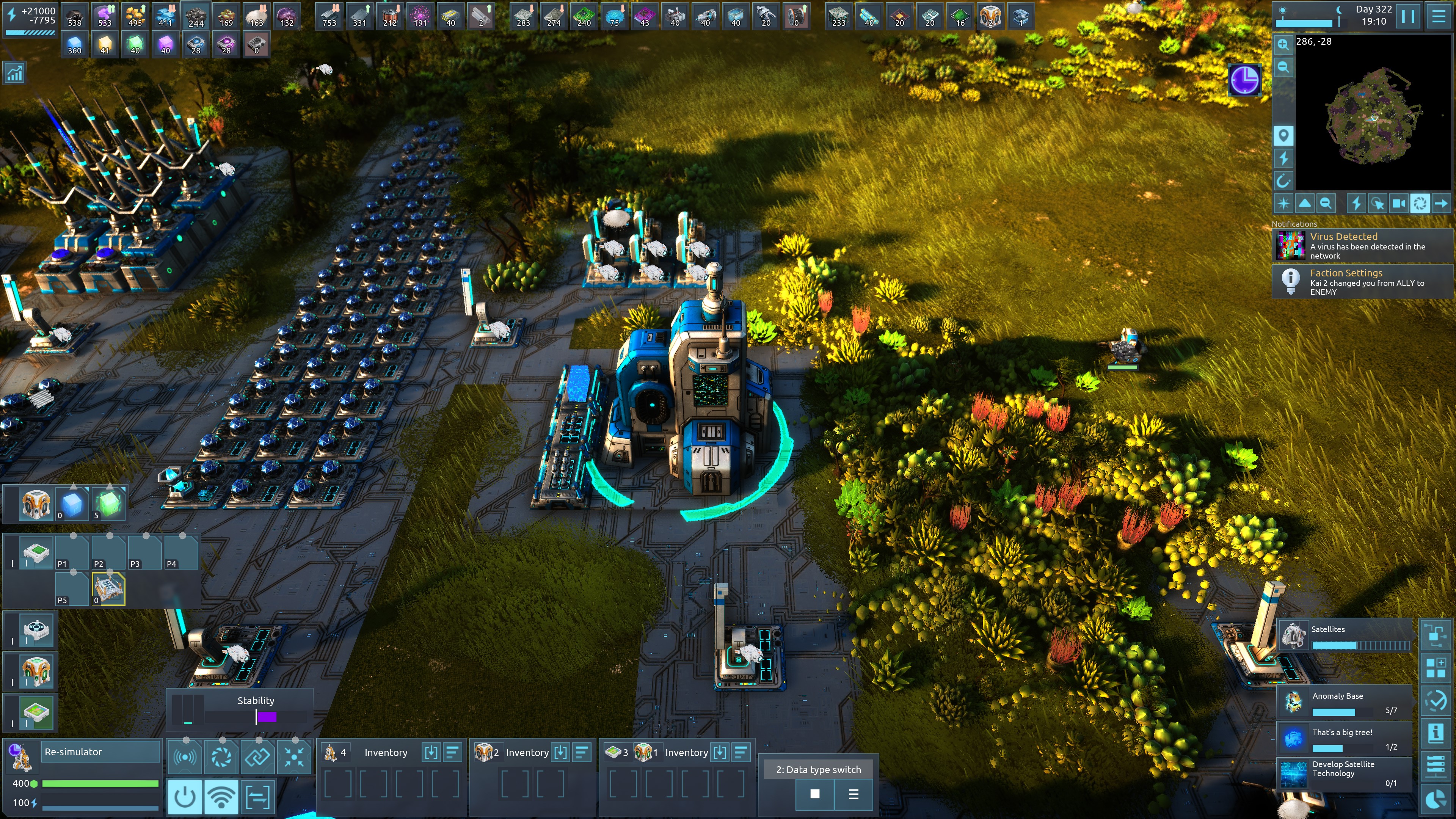Open the Develop Satellite Technology objective
The width and height of the screenshot is (1456, 819).
point(1345,773)
